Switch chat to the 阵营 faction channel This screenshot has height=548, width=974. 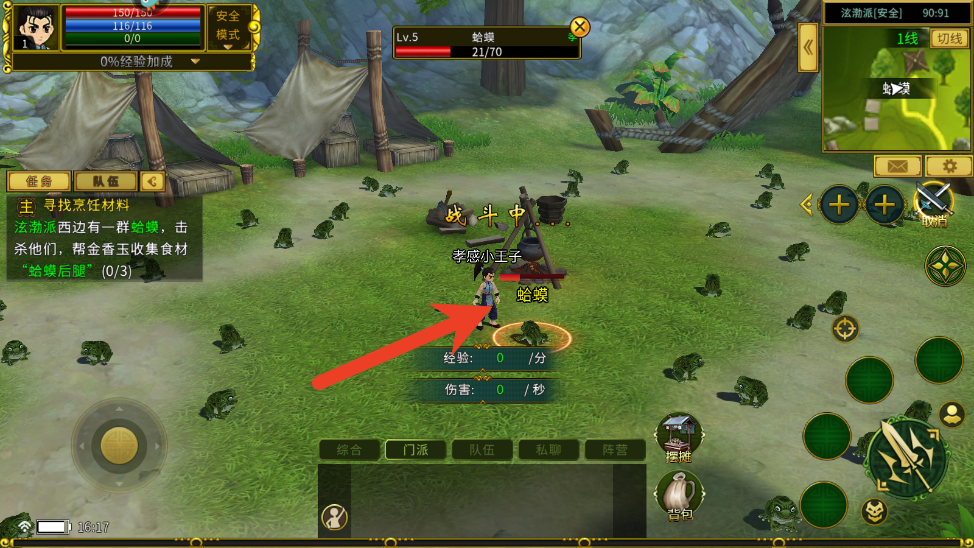point(615,450)
